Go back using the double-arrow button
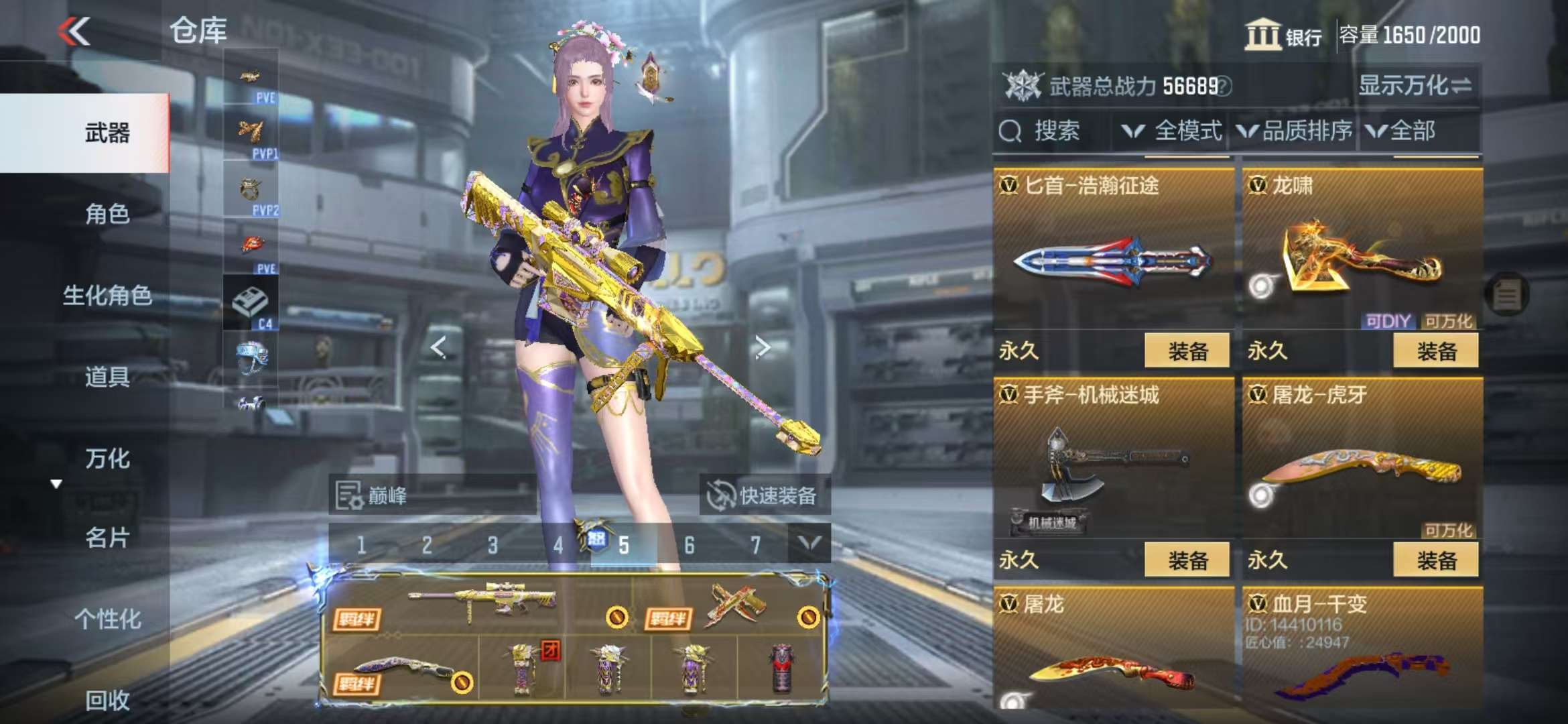 [x=74, y=32]
